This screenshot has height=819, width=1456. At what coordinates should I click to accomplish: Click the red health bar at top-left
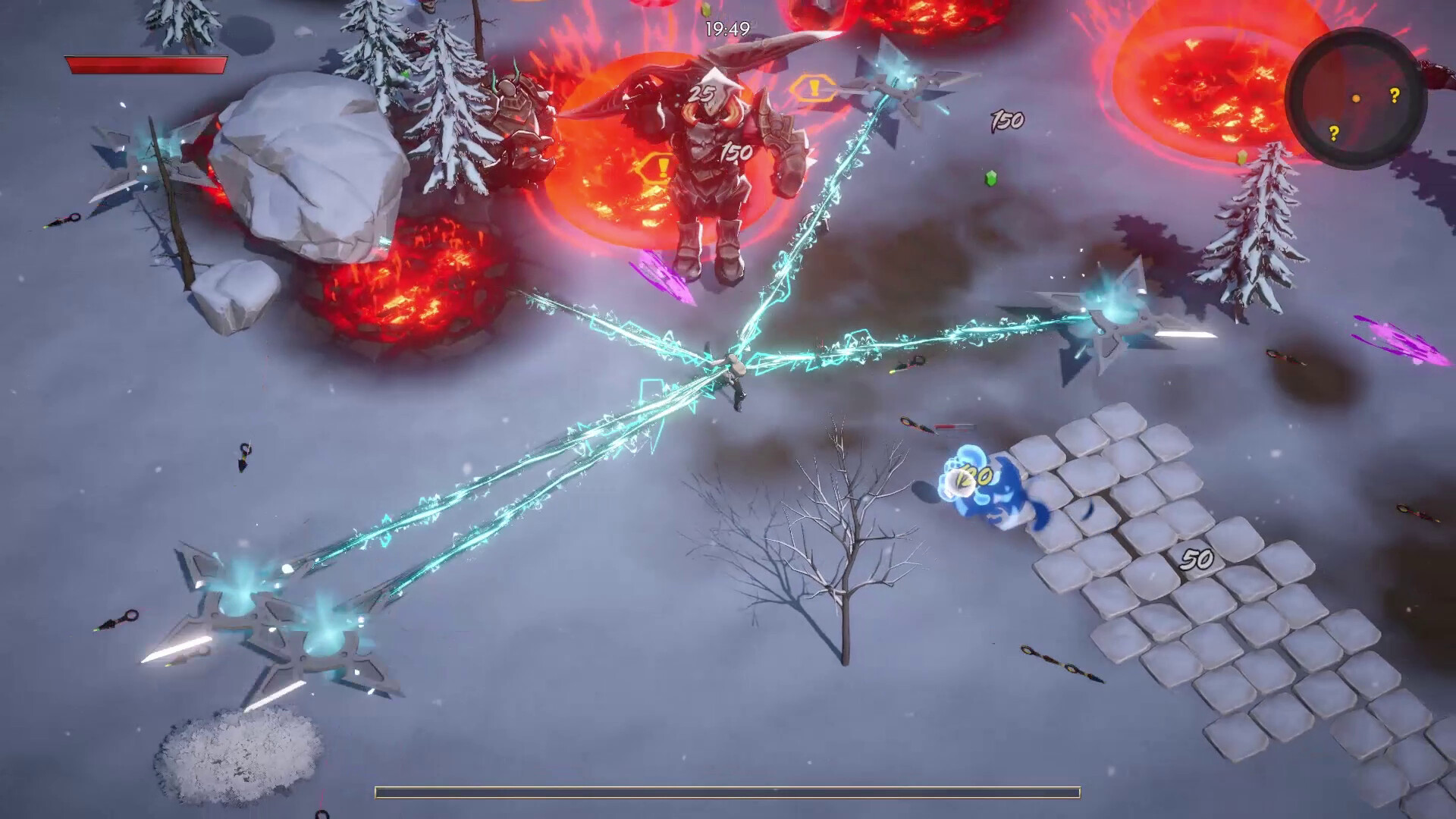(x=148, y=67)
